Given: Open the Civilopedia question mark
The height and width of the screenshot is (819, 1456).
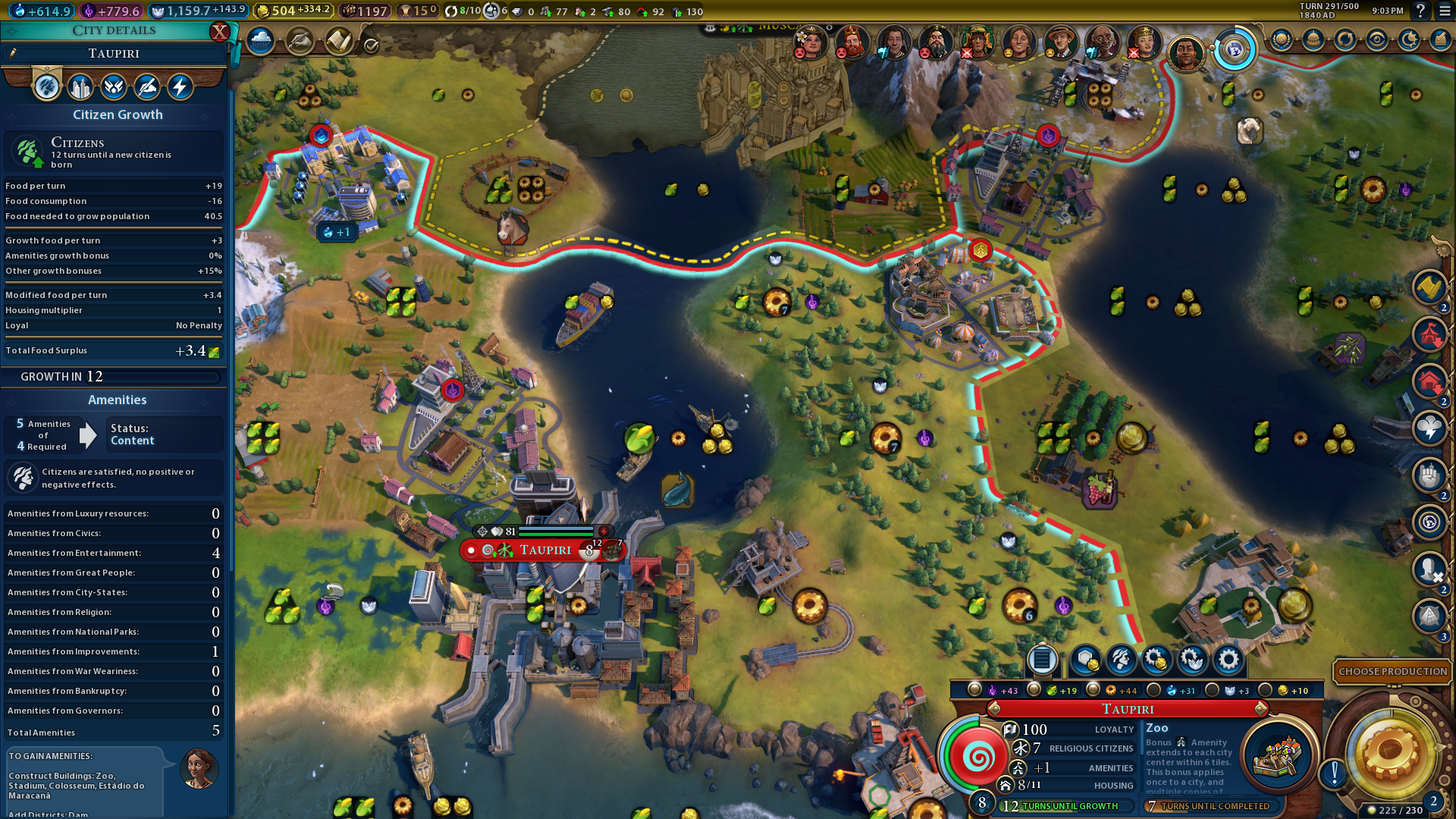Looking at the screenshot, I should coord(1420,11).
